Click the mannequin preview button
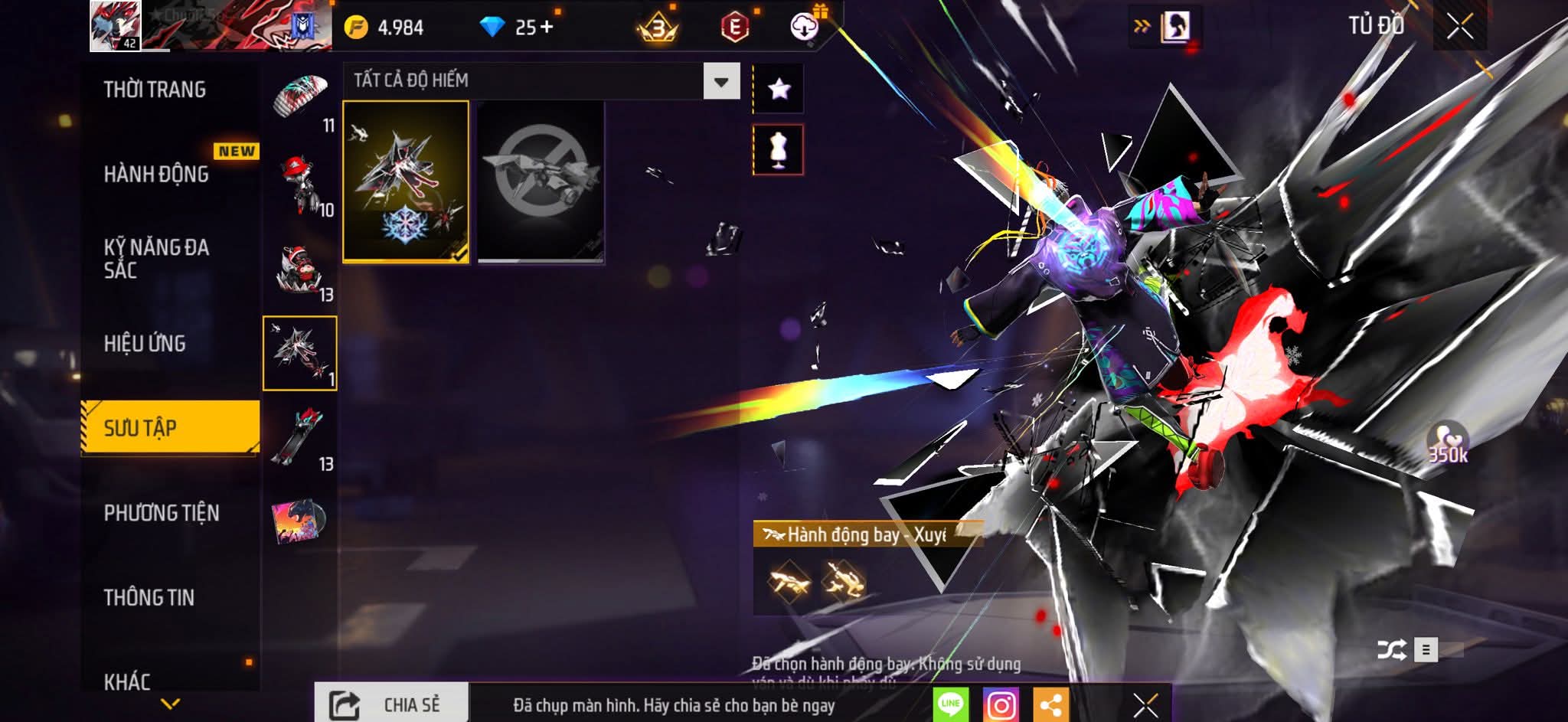 (x=779, y=149)
